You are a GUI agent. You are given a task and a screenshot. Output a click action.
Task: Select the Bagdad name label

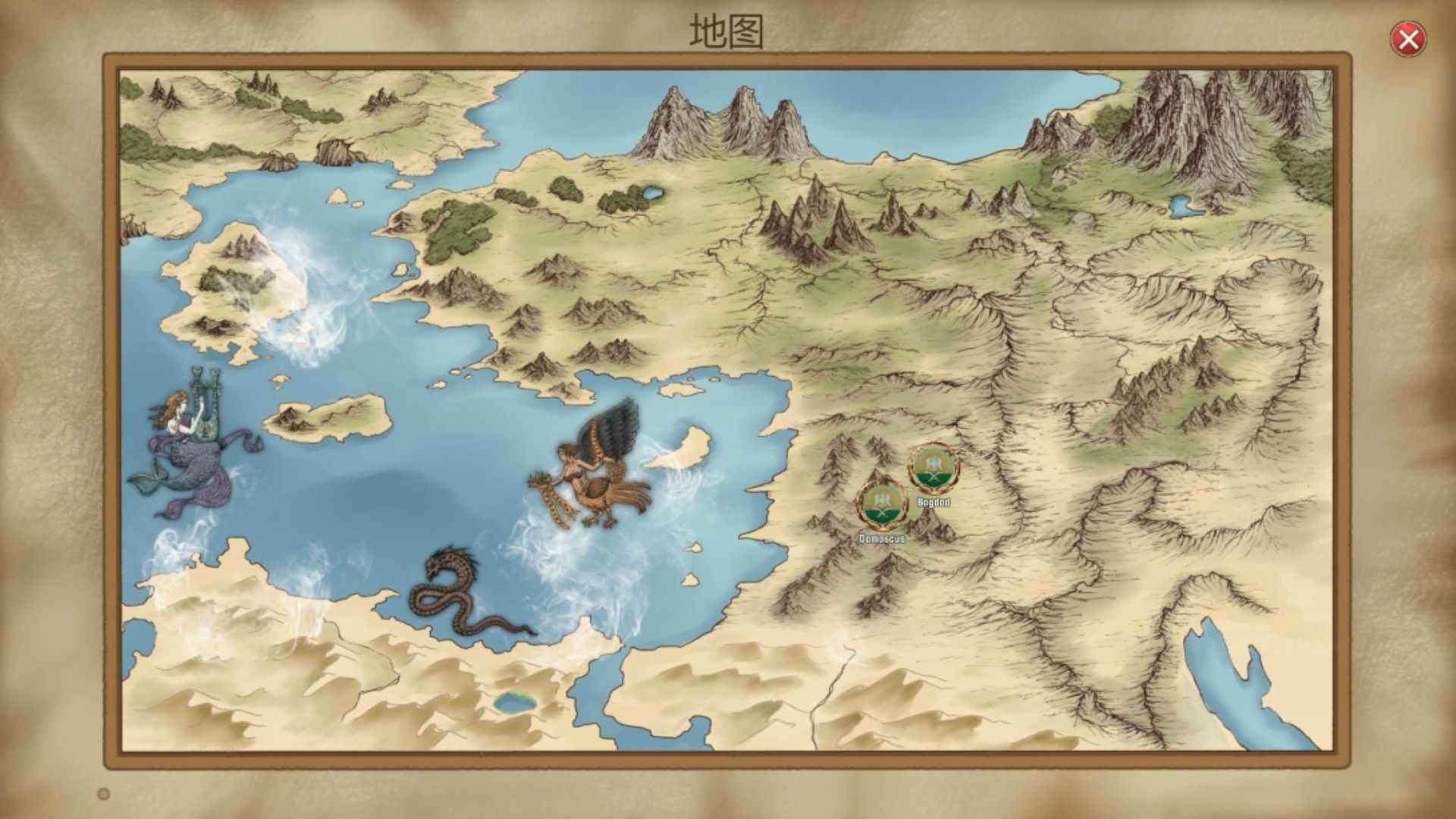click(x=934, y=501)
